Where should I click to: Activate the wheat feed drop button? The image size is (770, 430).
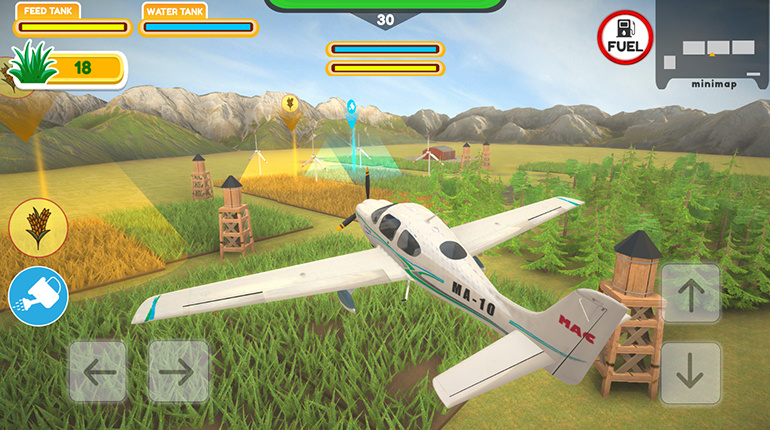pyautogui.click(x=38, y=226)
